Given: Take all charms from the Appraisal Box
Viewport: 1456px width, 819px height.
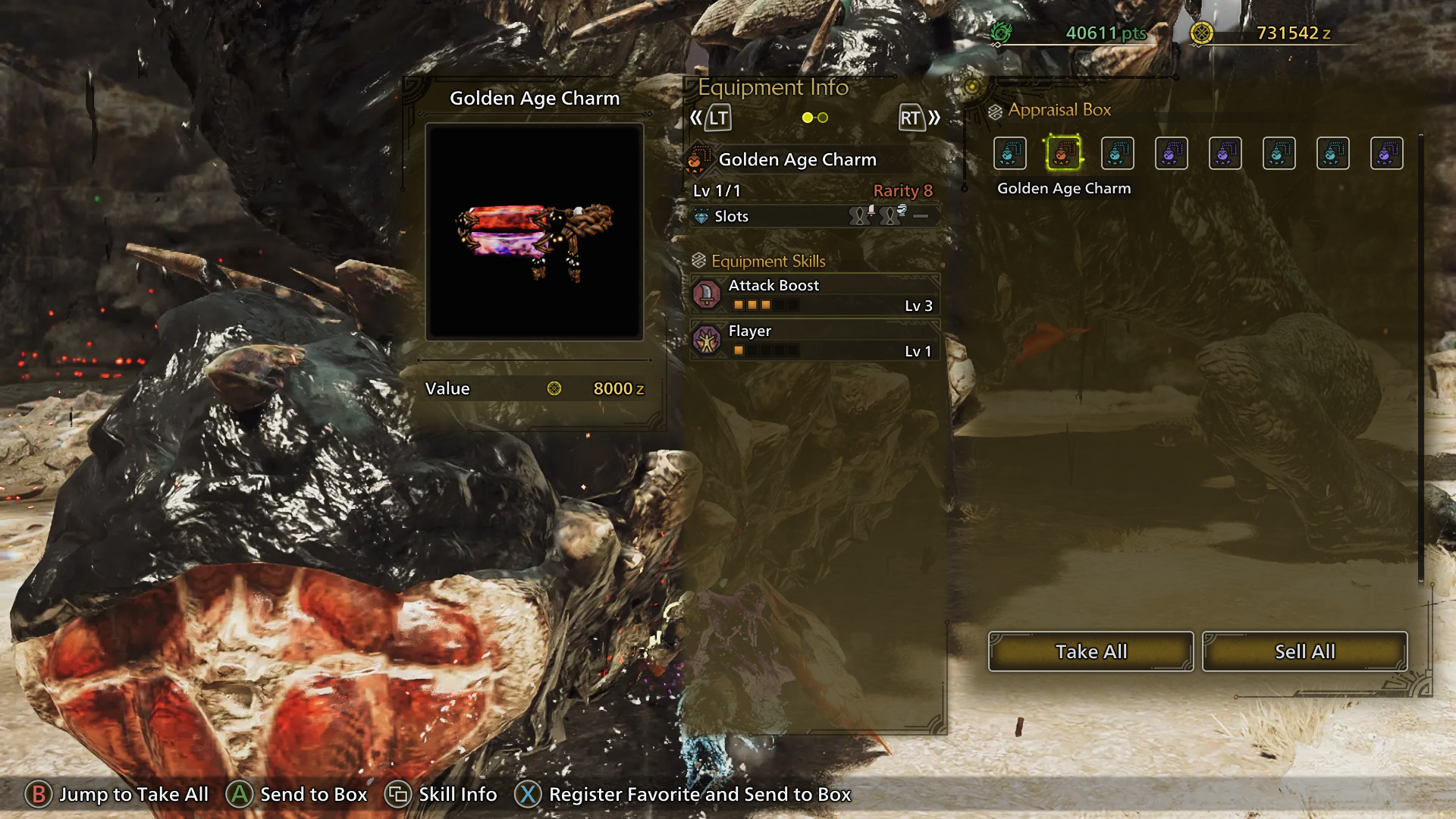Looking at the screenshot, I should [1090, 651].
